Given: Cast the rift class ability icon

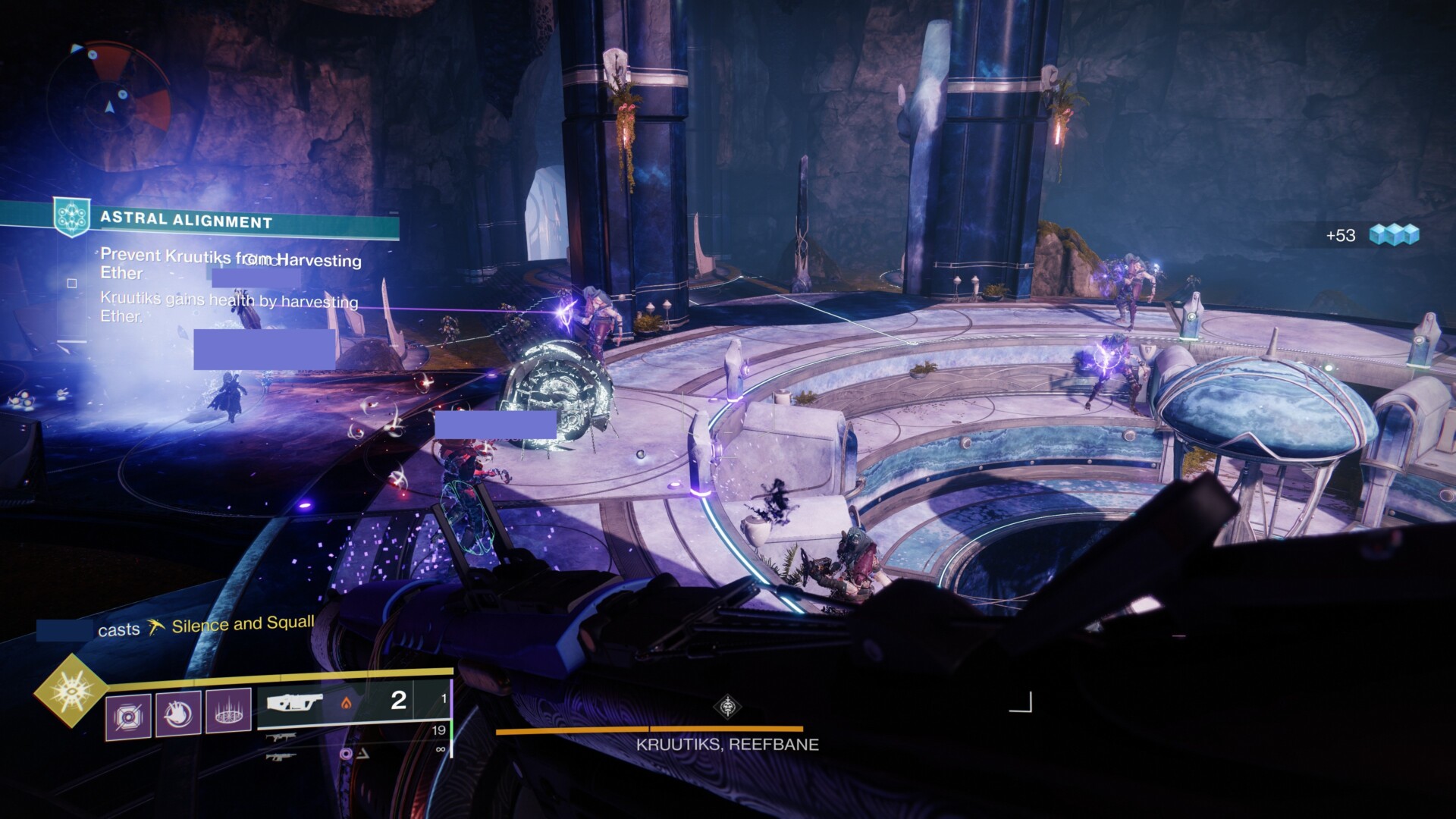Looking at the screenshot, I should coord(228,711).
